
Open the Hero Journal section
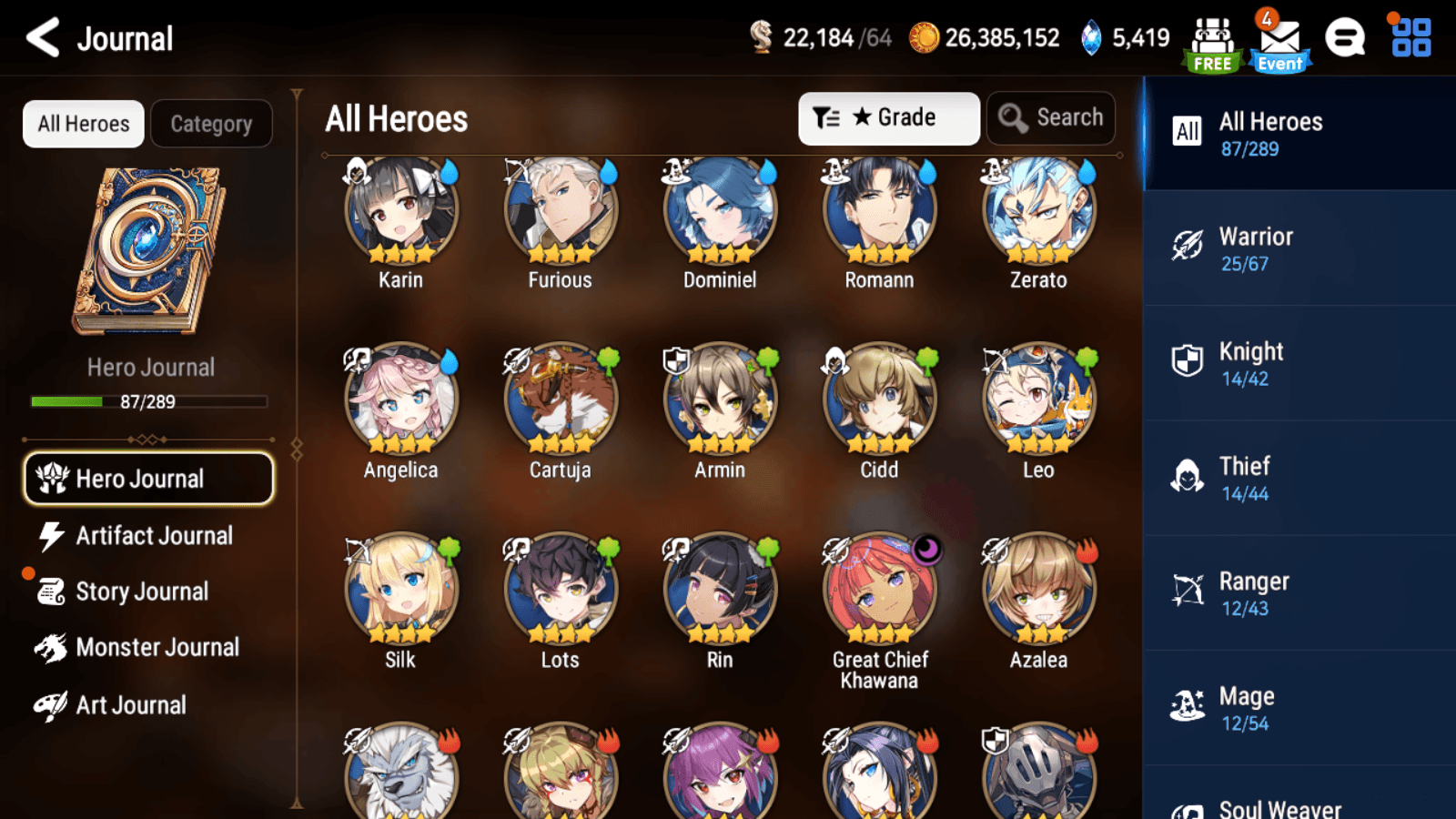(x=148, y=478)
